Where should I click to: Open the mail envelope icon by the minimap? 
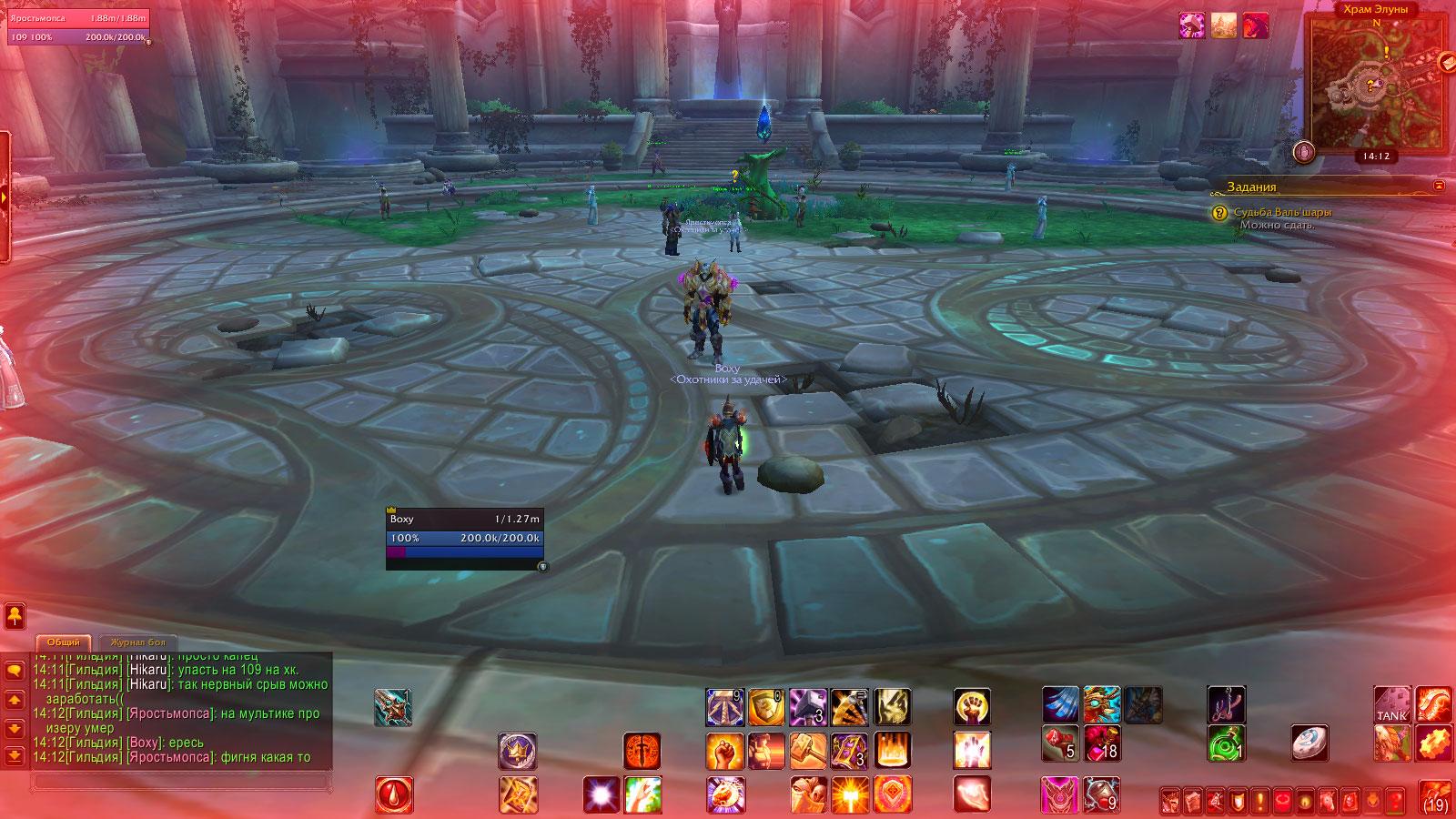click(x=1448, y=62)
